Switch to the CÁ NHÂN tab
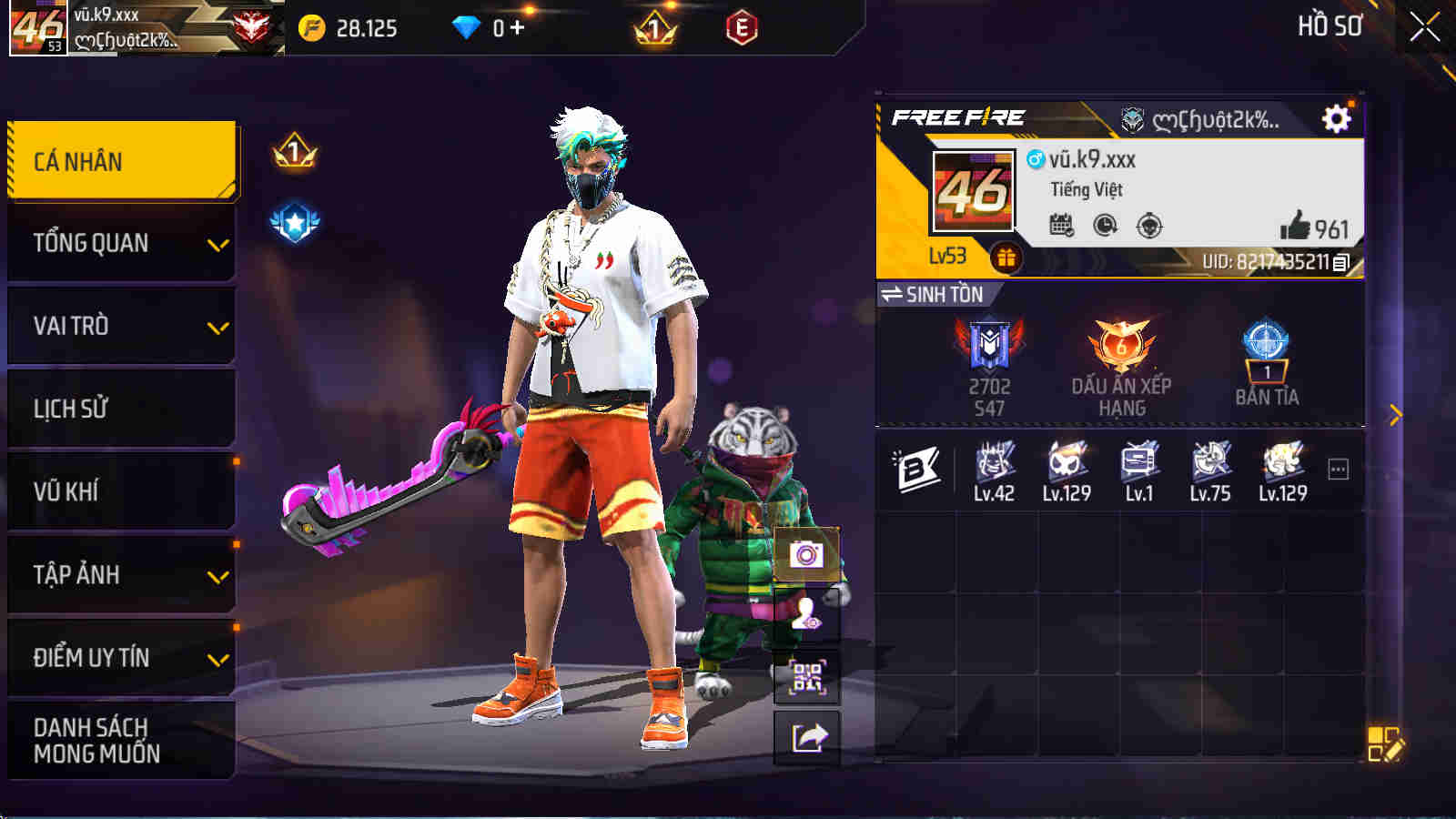The width and height of the screenshot is (1456, 819). [118, 160]
